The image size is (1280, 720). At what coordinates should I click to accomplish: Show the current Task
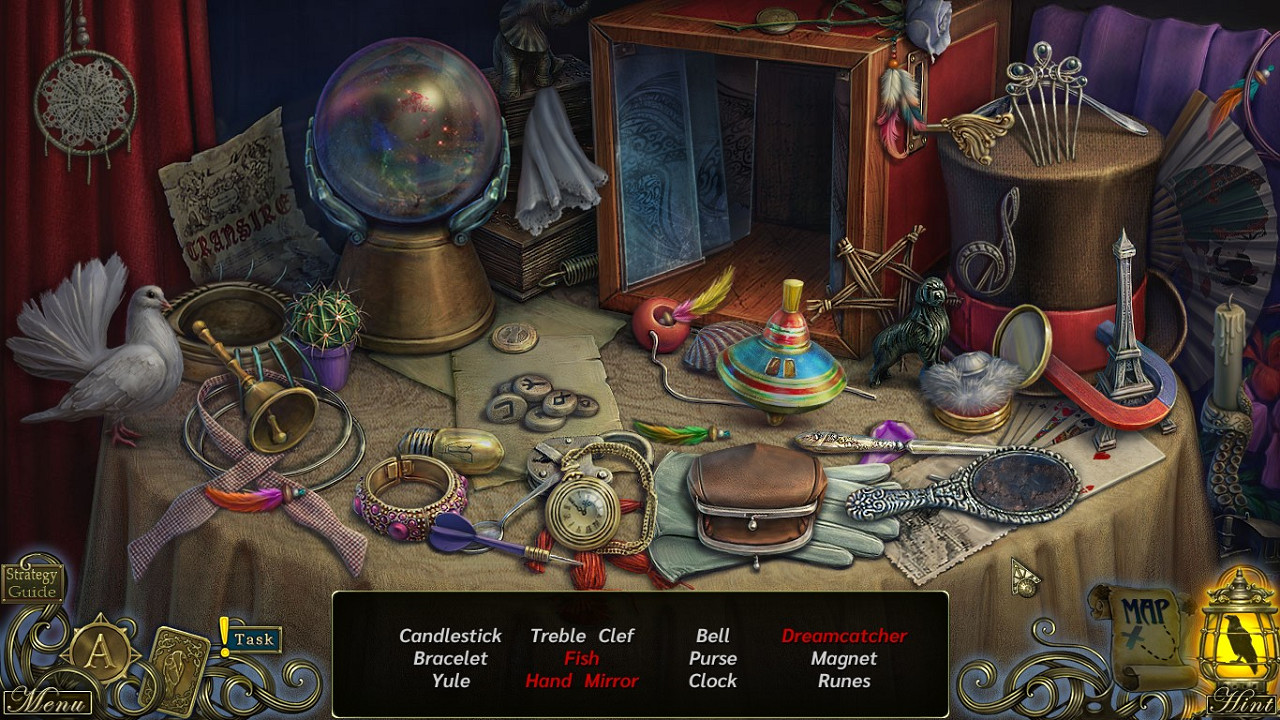click(x=254, y=639)
